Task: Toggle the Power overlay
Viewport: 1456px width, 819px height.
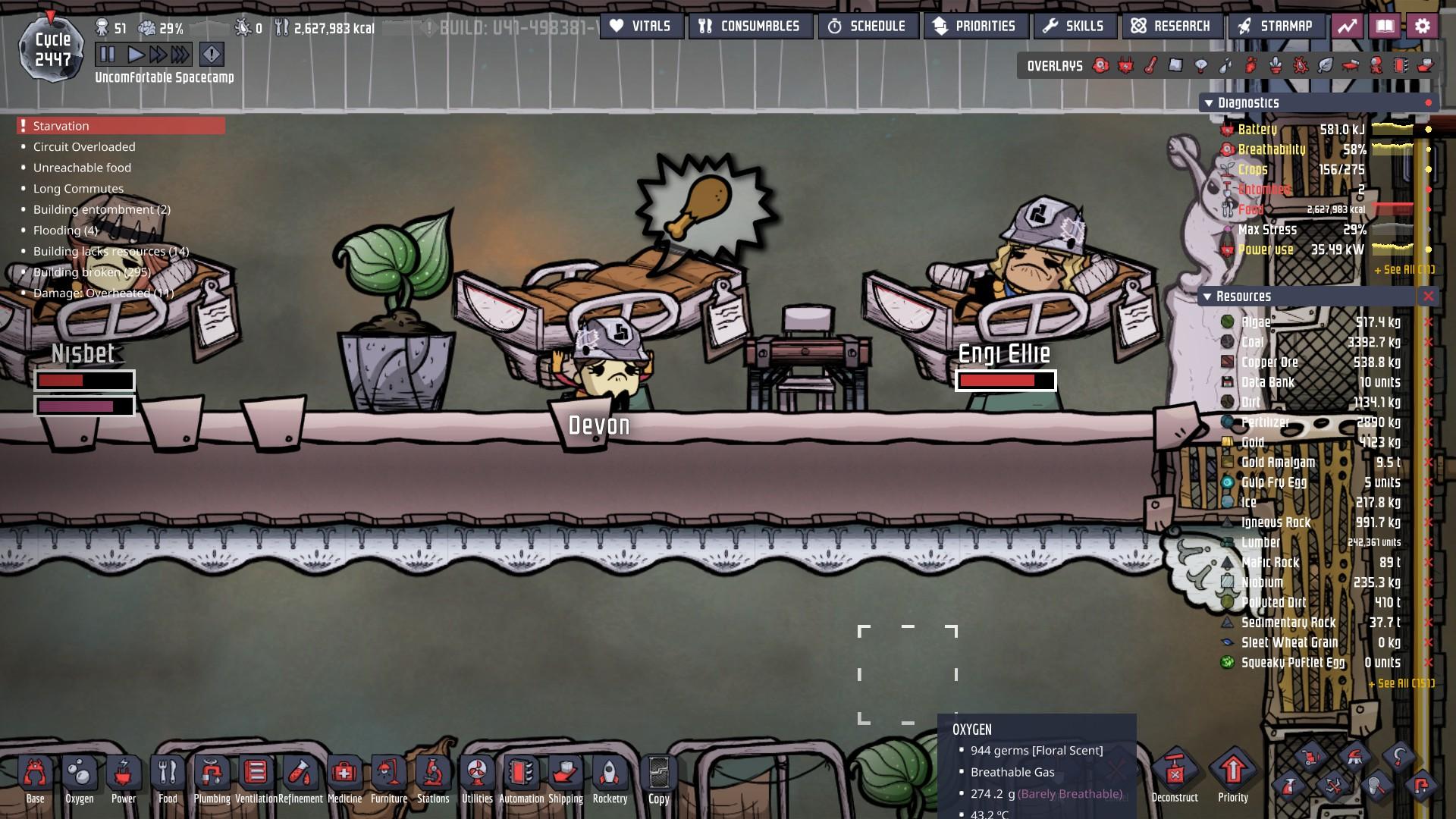Action: 1125,66
